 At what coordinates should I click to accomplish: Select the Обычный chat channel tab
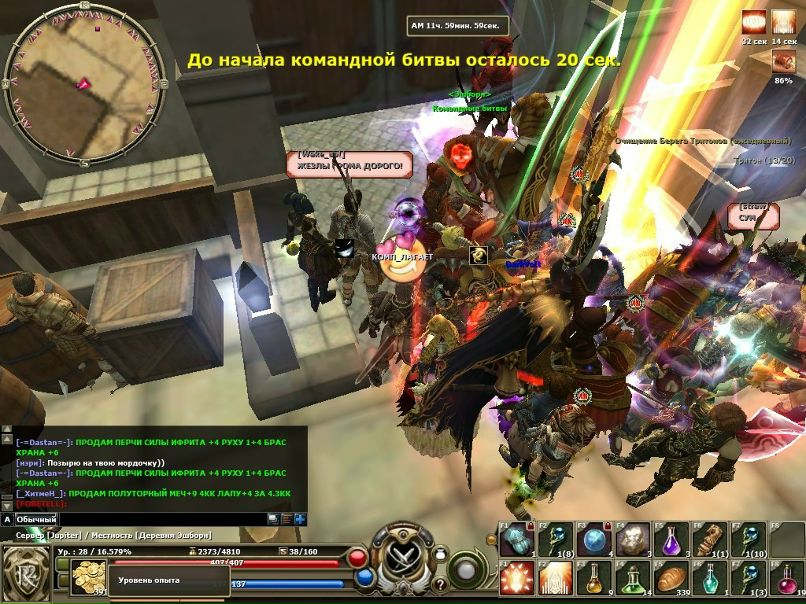(x=36, y=520)
